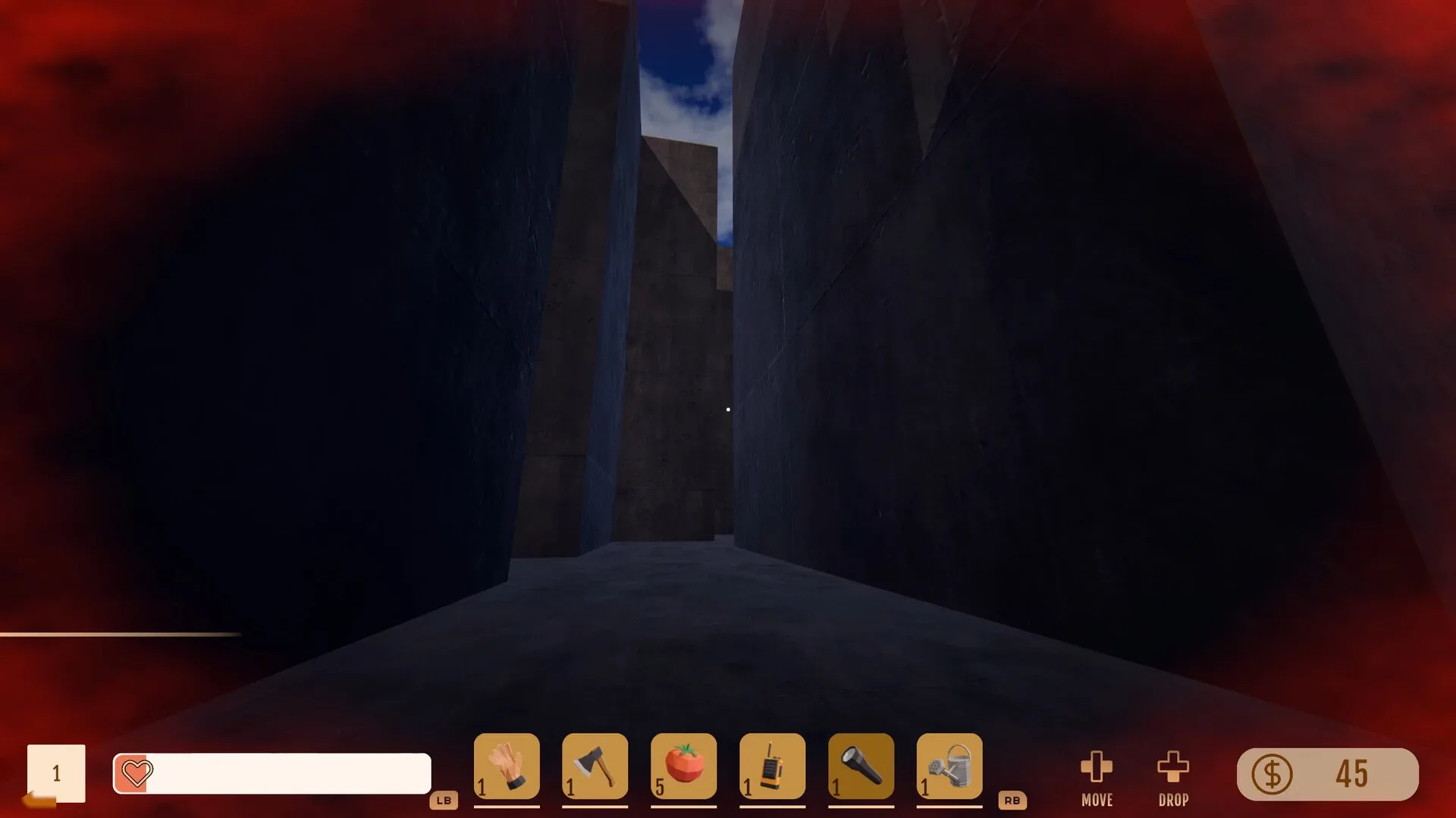Toggle selection of the watering can slot
Screen dimensions: 1456x818
coord(949,767)
